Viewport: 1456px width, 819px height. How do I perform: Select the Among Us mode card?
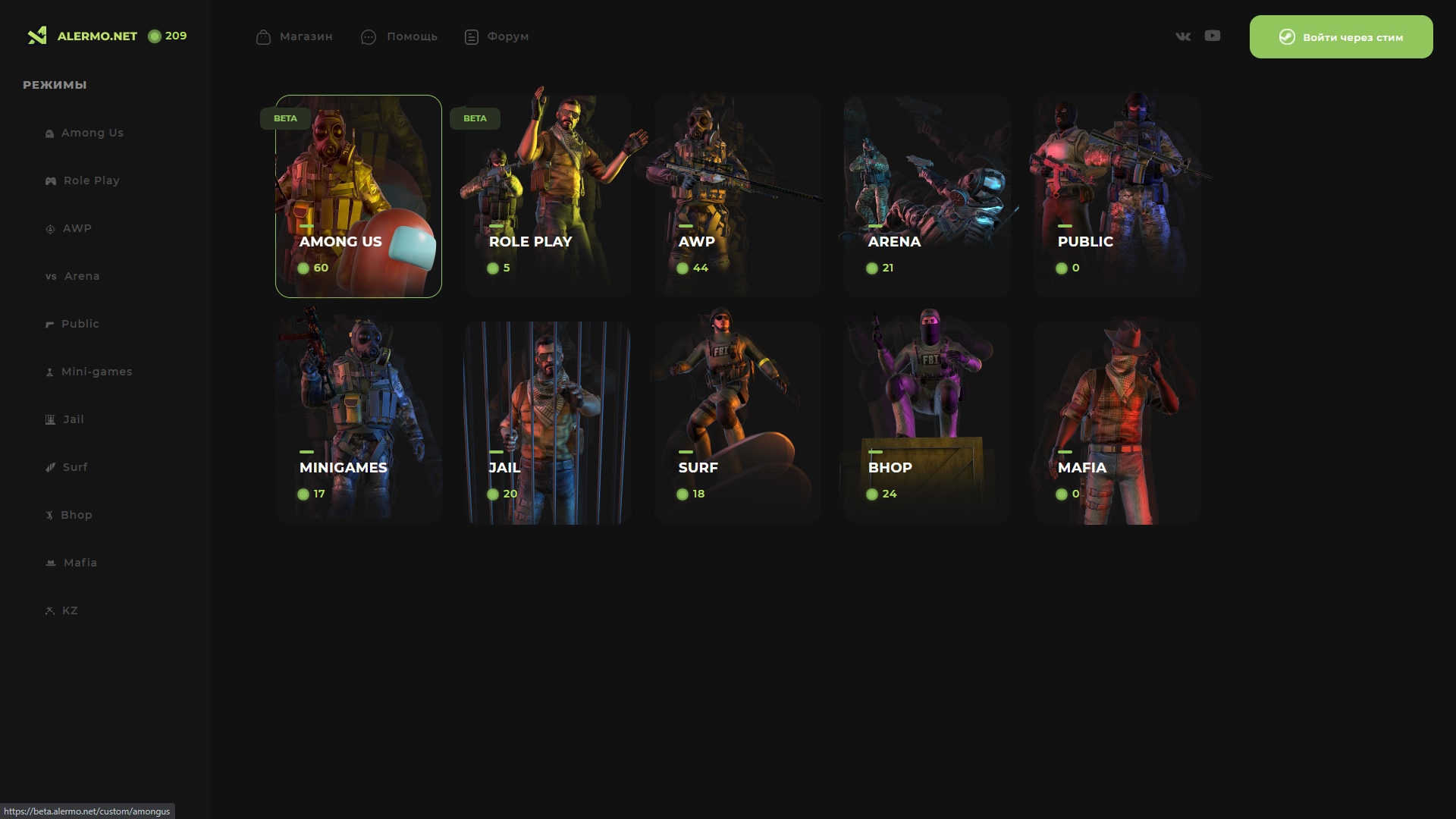359,196
